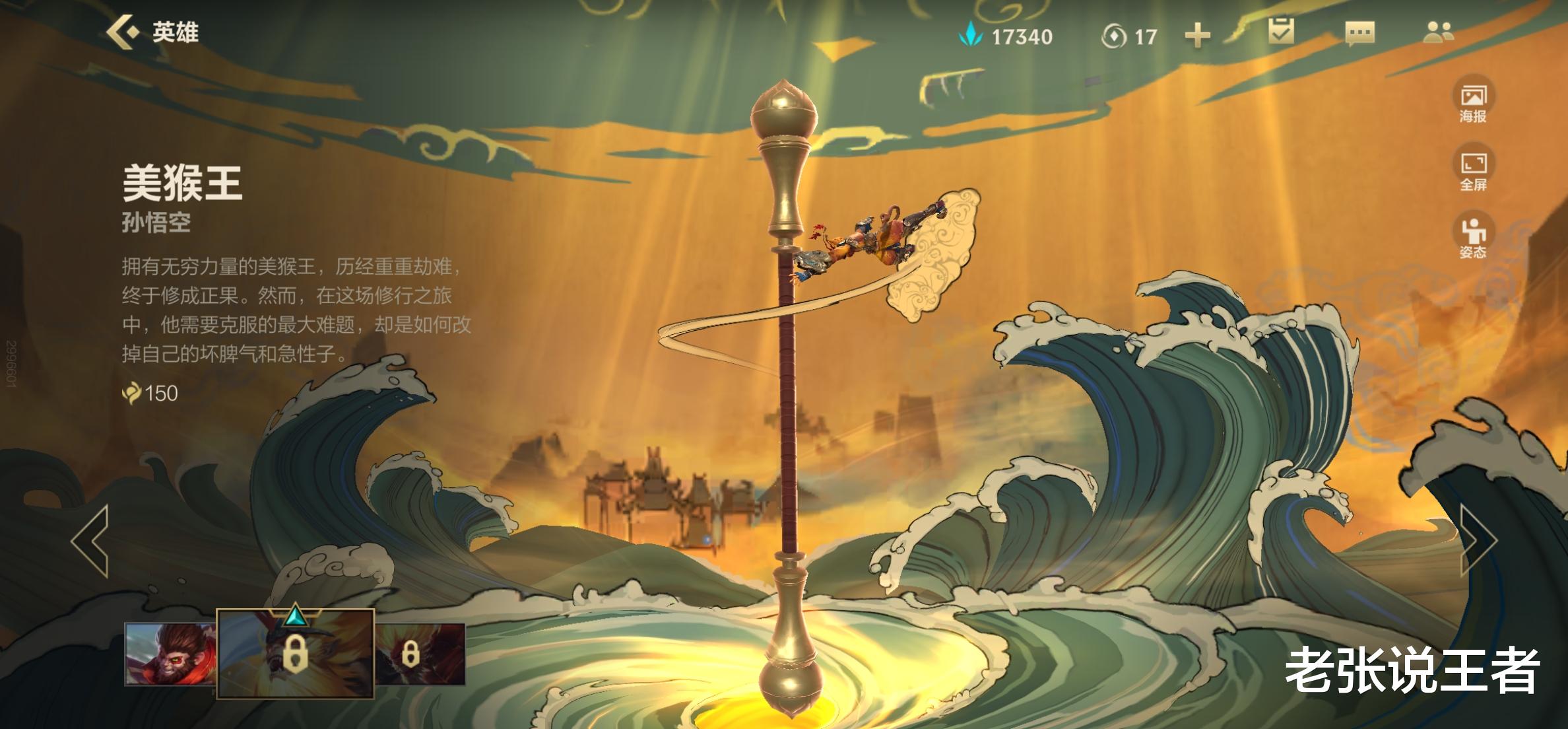Open the chat speech-bubble icon
This screenshot has width=1568, height=729.
[1359, 32]
